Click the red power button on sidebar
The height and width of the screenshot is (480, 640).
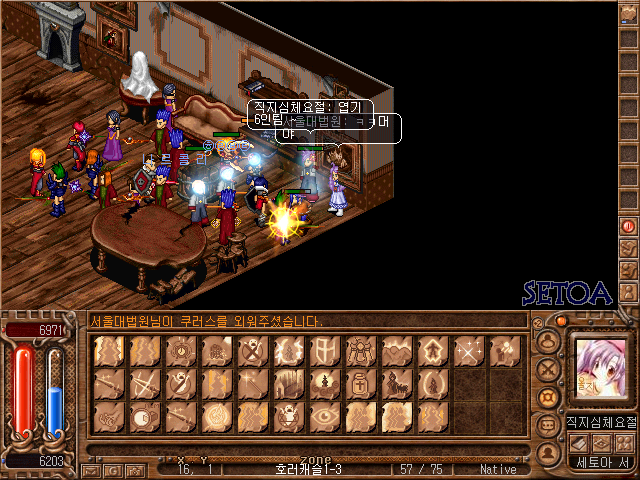(x=628, y=227)
